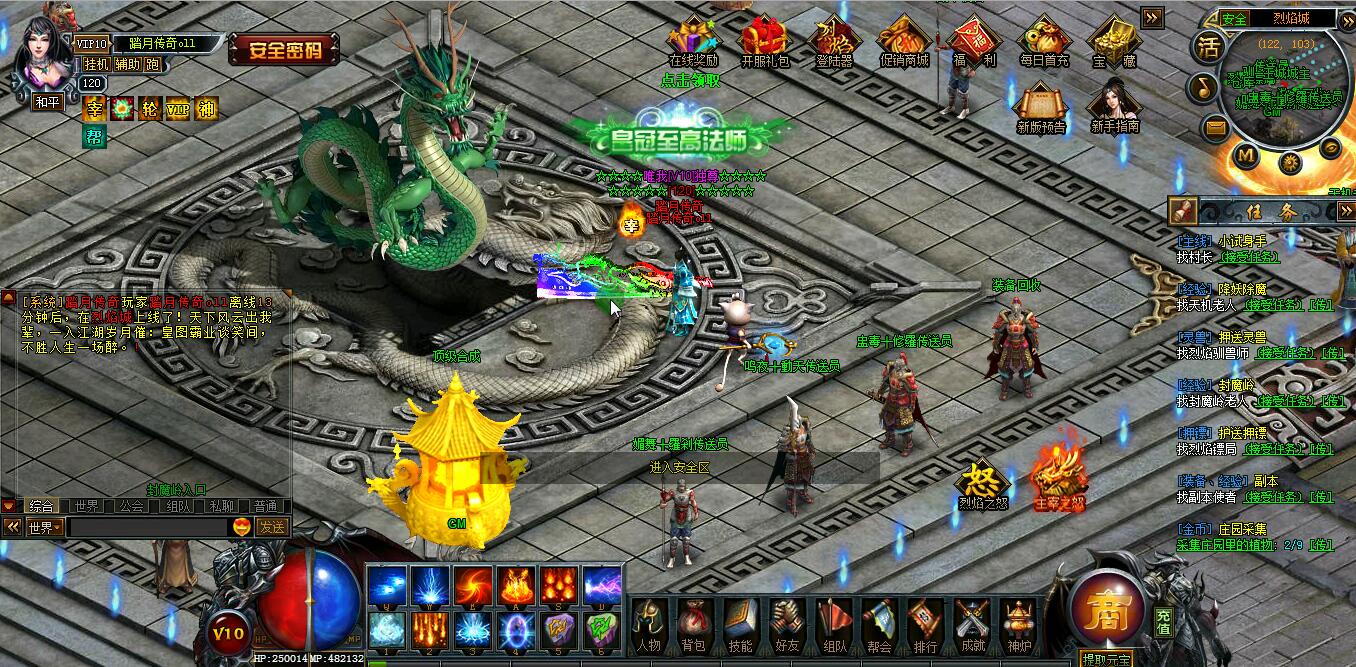Open the 促销商城 promotion shop

(x=904, y=39)
